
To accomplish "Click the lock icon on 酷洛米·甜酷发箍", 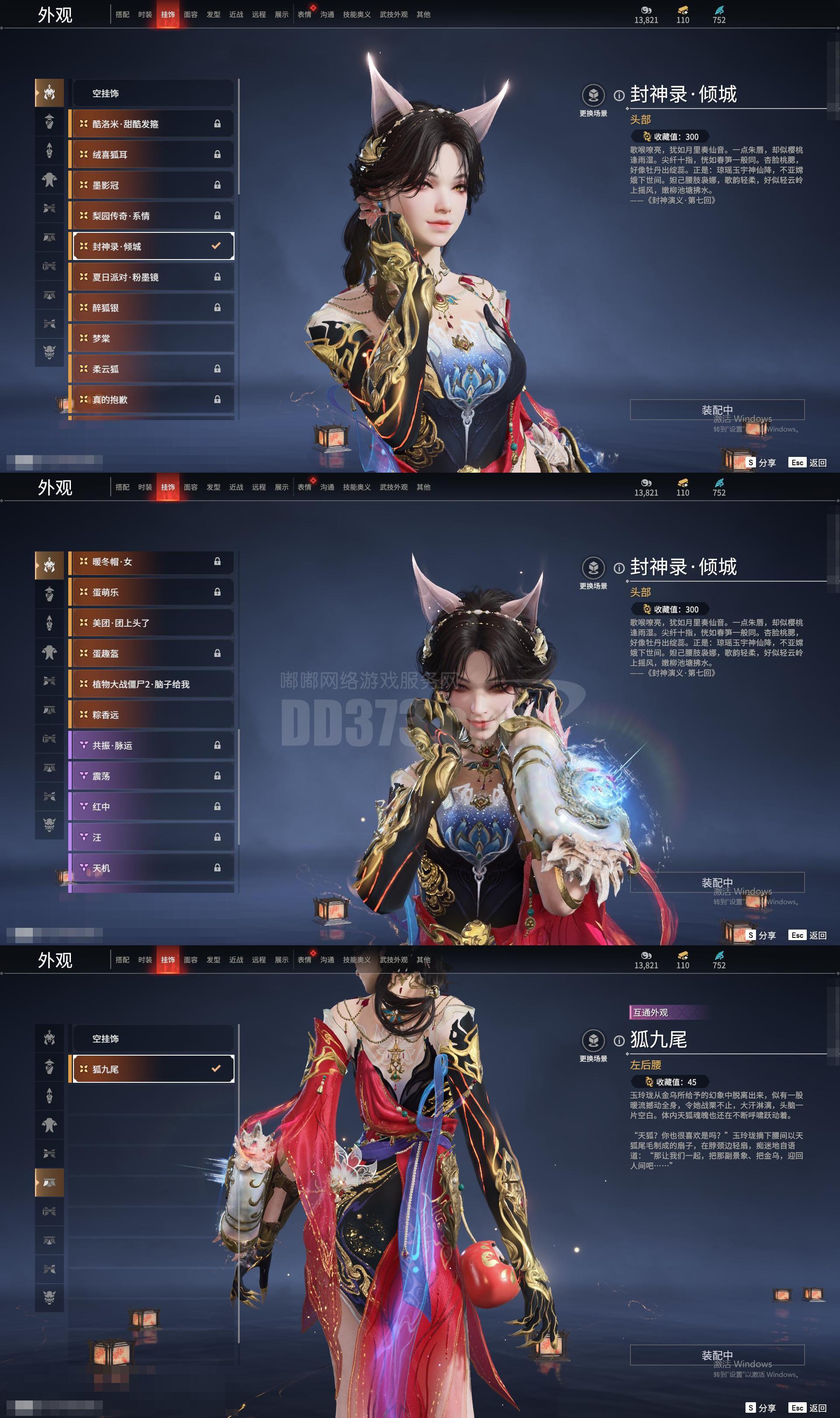I will [x=218, y=124].
